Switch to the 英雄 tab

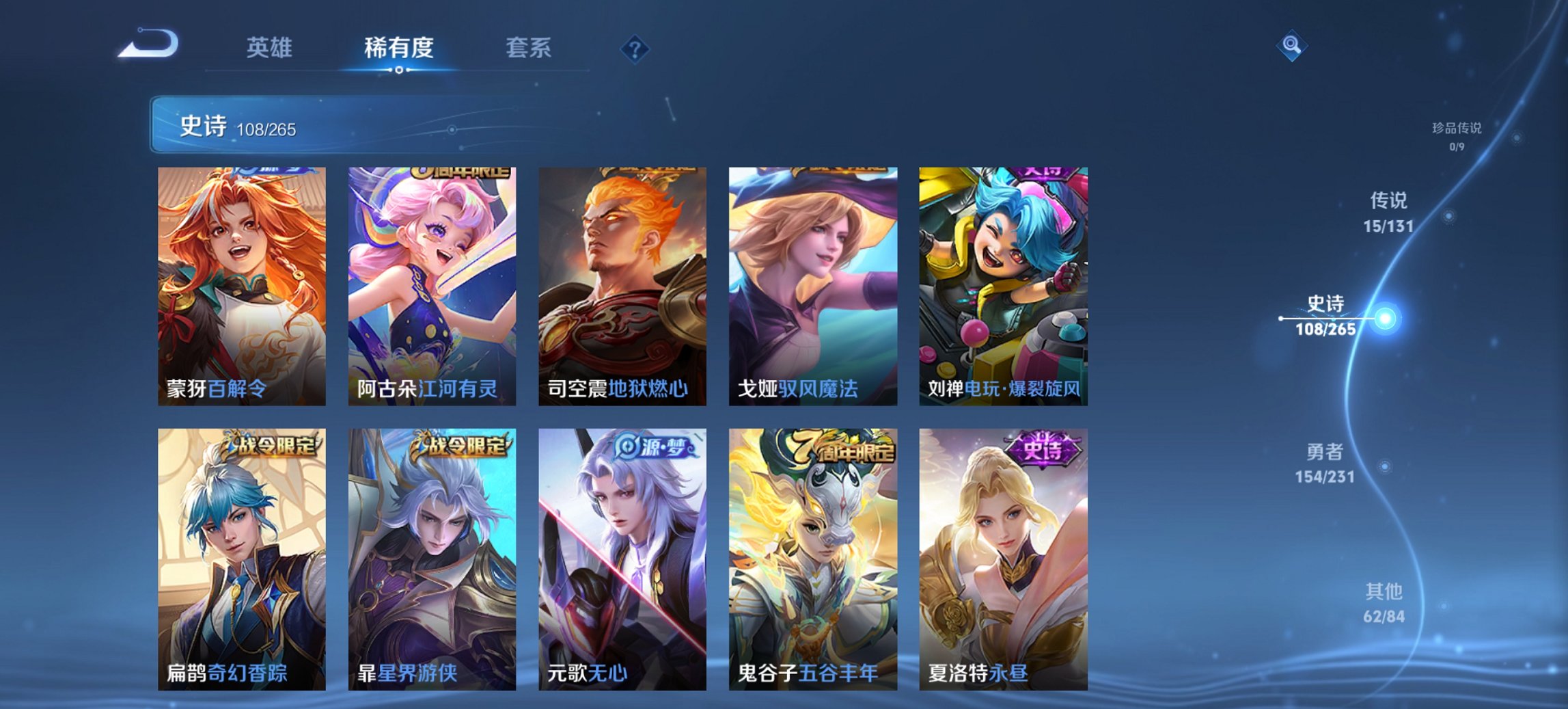click(271, 48)
